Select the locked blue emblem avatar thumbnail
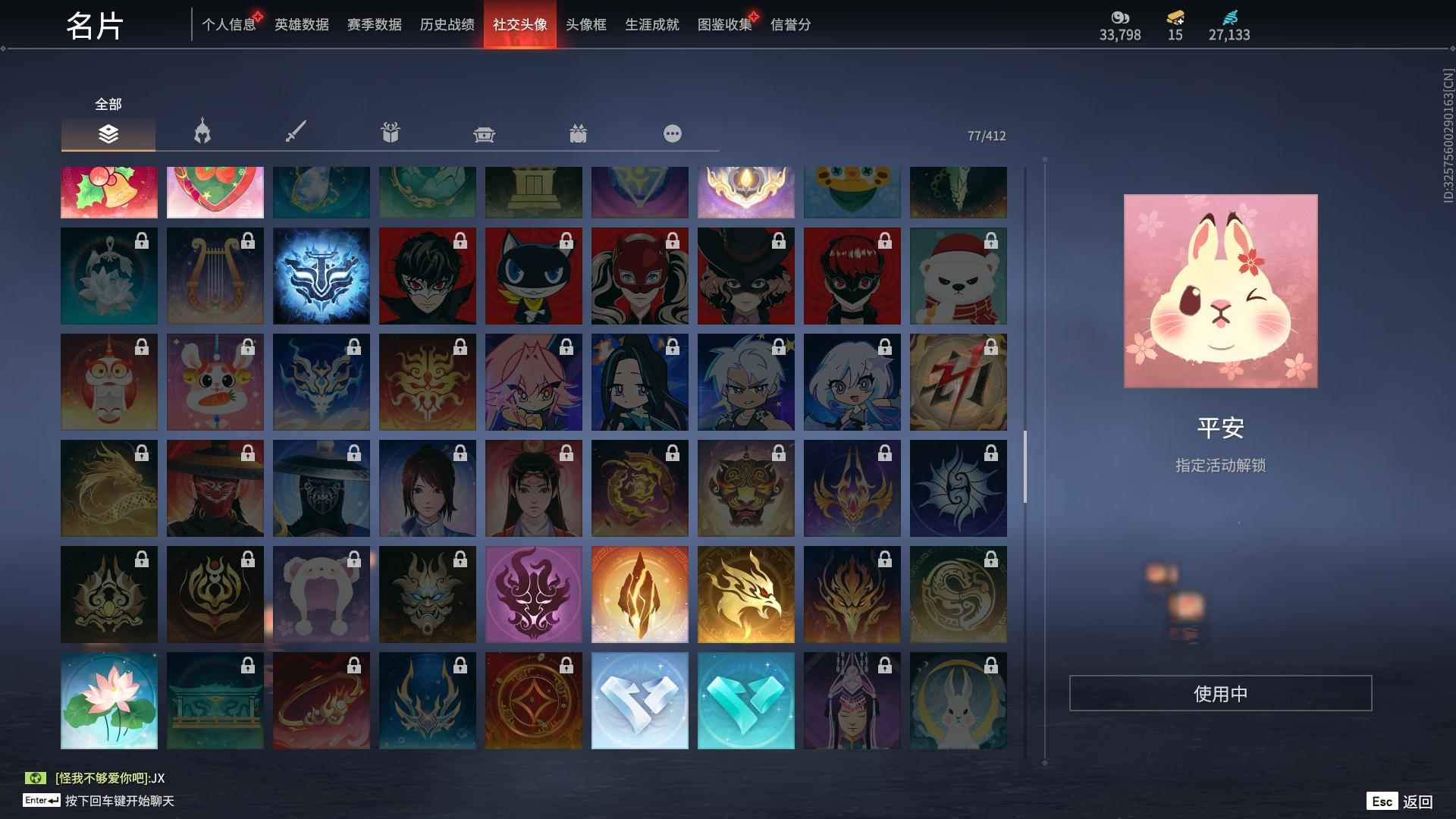The width and height of the screenshot is (1456, 819). tap(321, 275)
